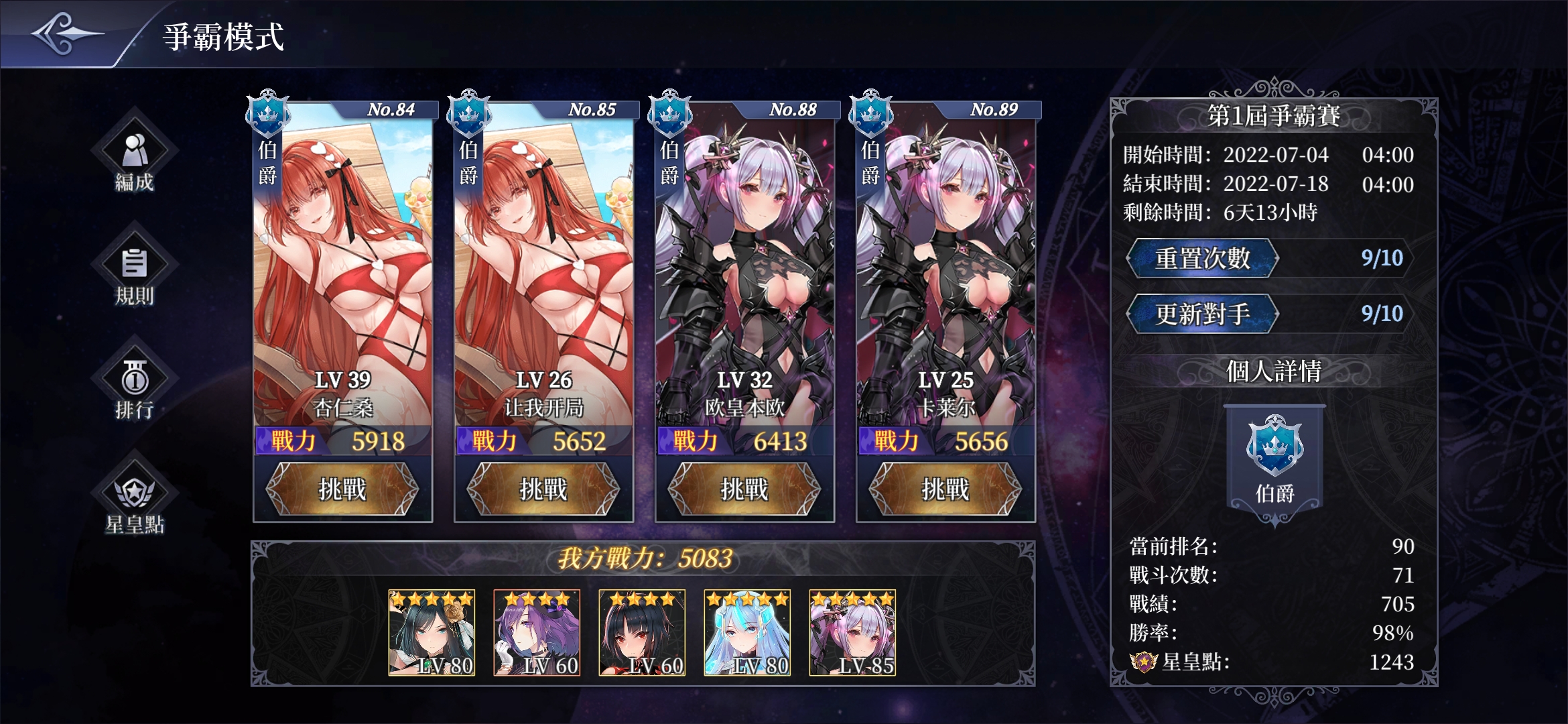This screenshot has width=1568, height=724.
Task: Click the 伯爵 rank badge in personal details
Action: click(x=1275, y=463)
